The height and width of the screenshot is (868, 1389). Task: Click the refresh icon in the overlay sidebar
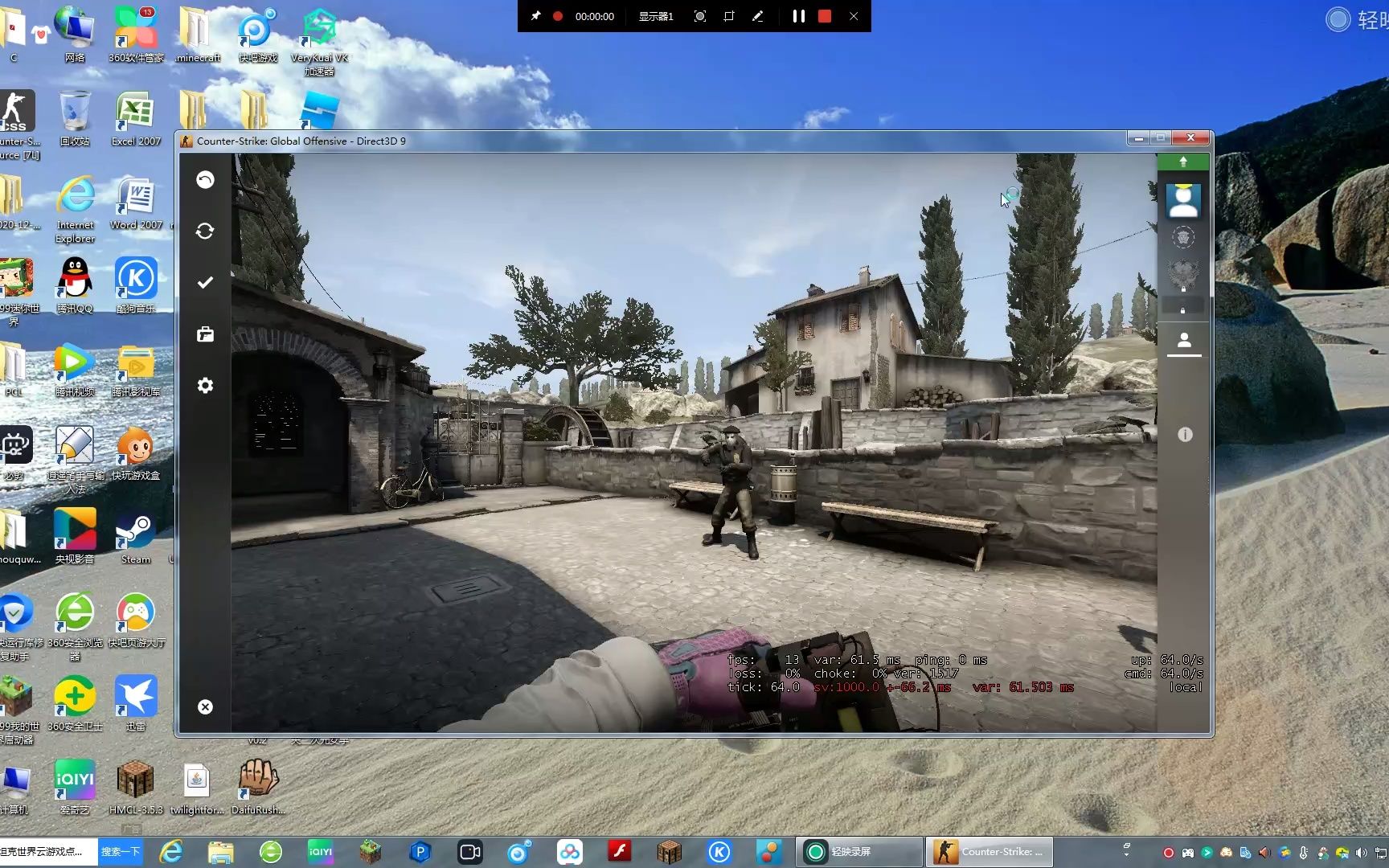tap(205, 231)
